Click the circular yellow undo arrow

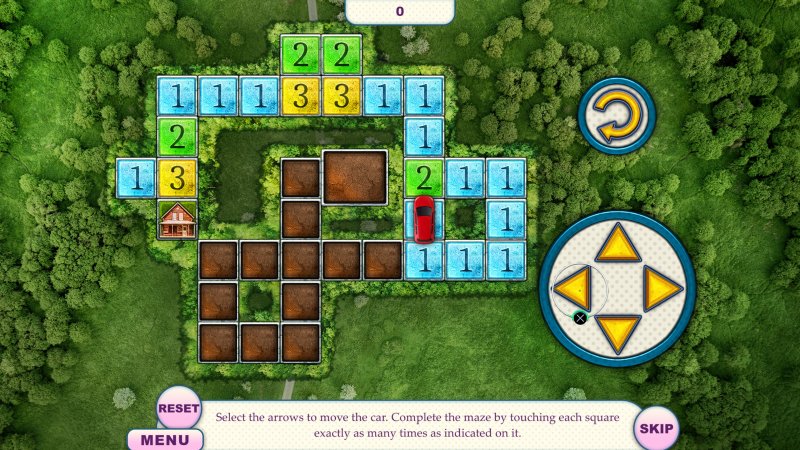click(615, 115)
